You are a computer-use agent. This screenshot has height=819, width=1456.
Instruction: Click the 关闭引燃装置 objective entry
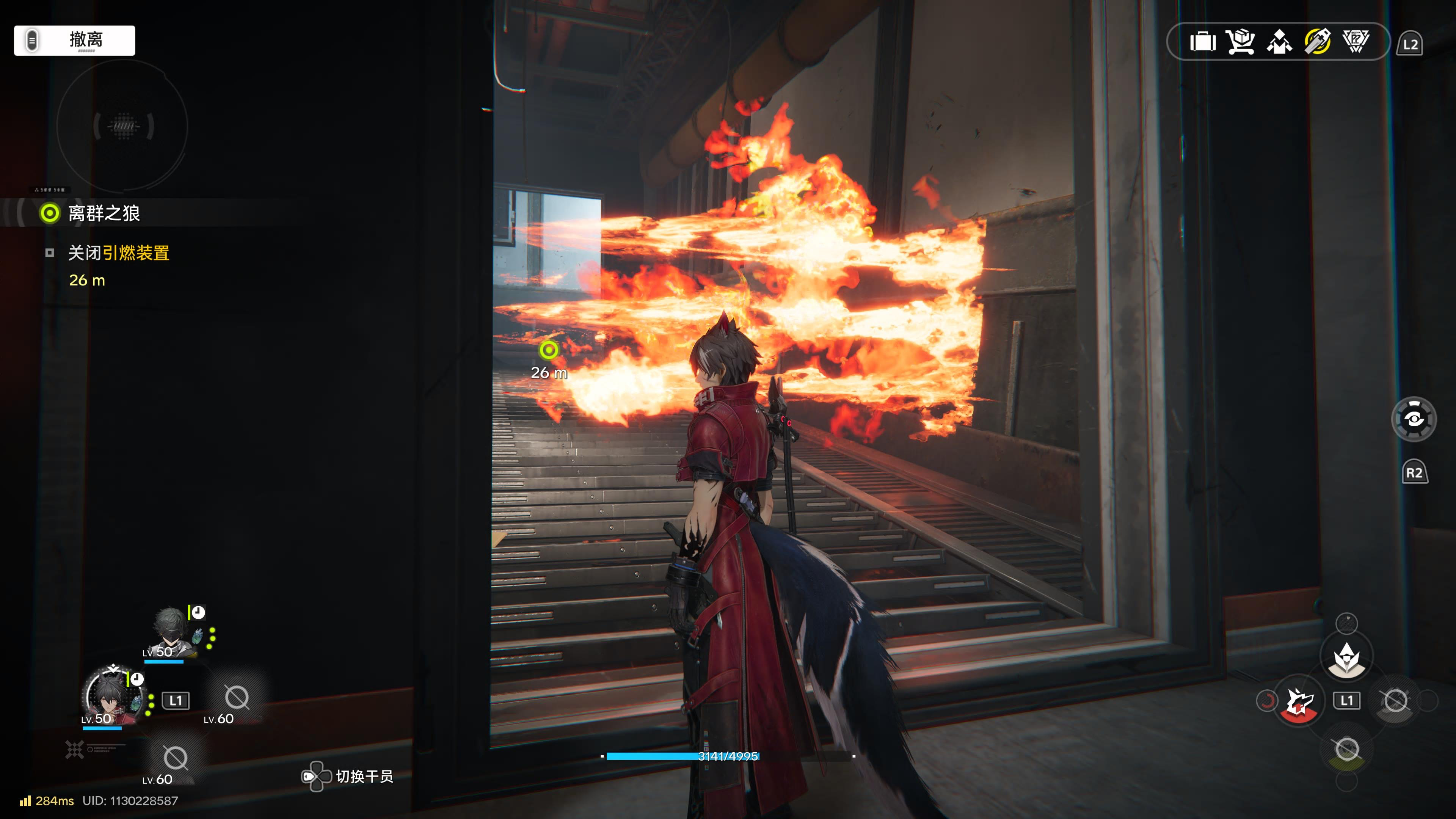119,253
